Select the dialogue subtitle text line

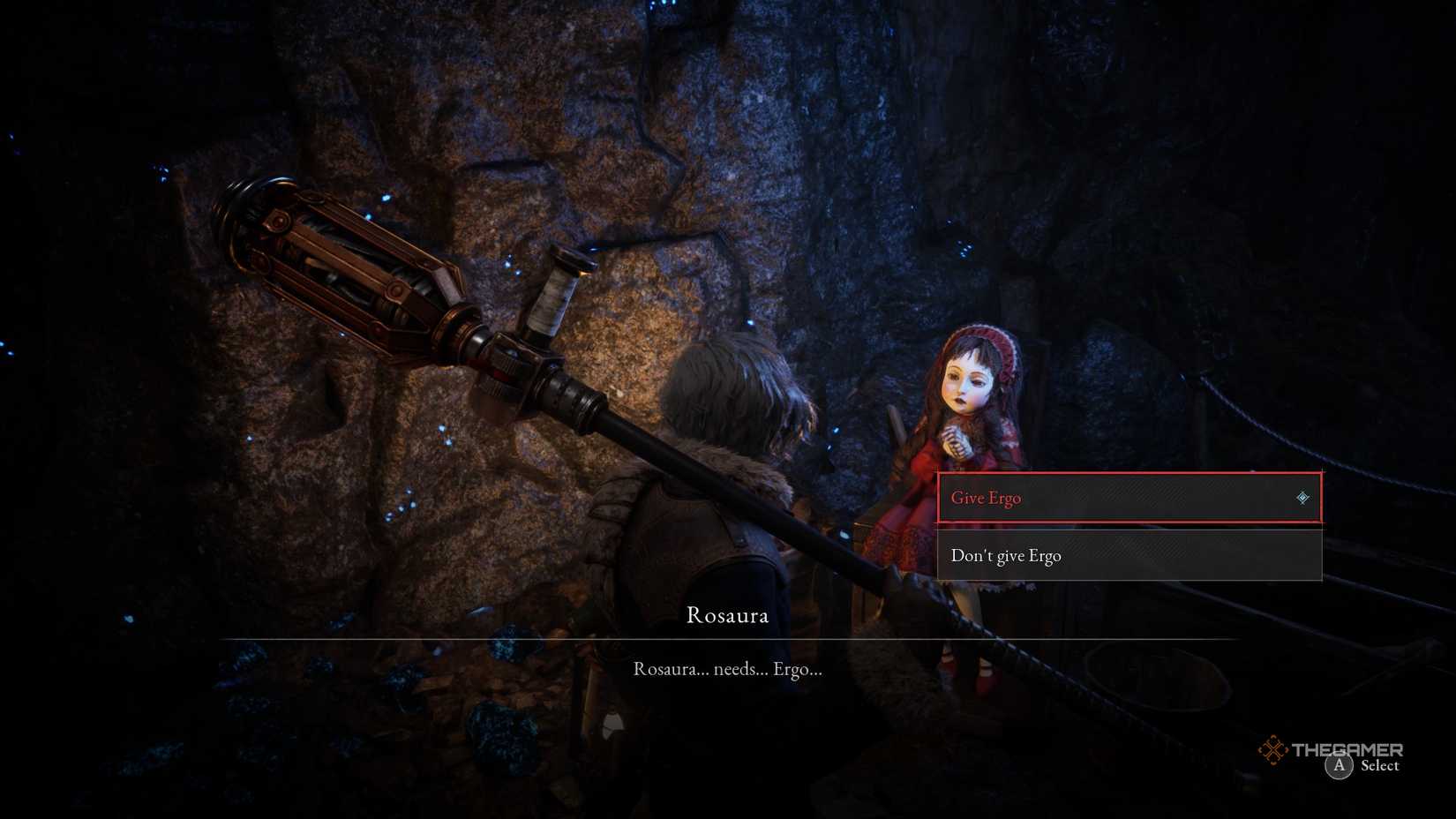click(x=726, y=670)
